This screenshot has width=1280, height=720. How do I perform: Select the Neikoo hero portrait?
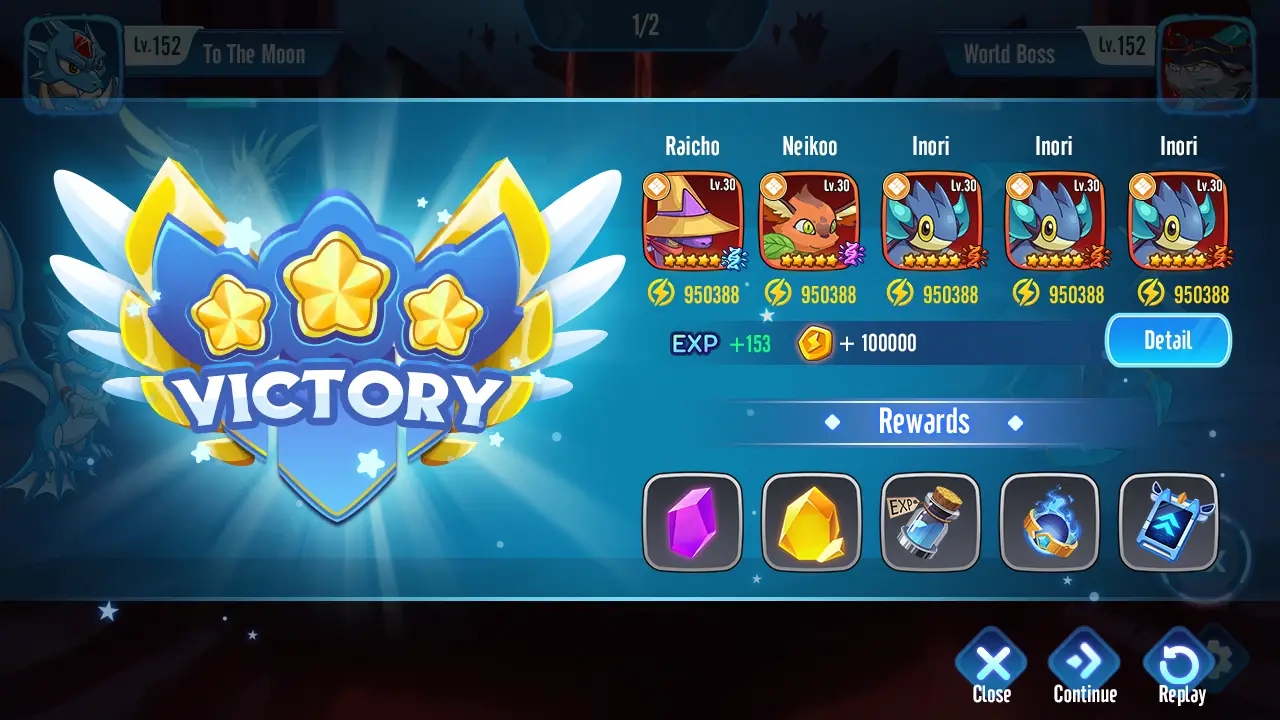[x=812, y=220]
